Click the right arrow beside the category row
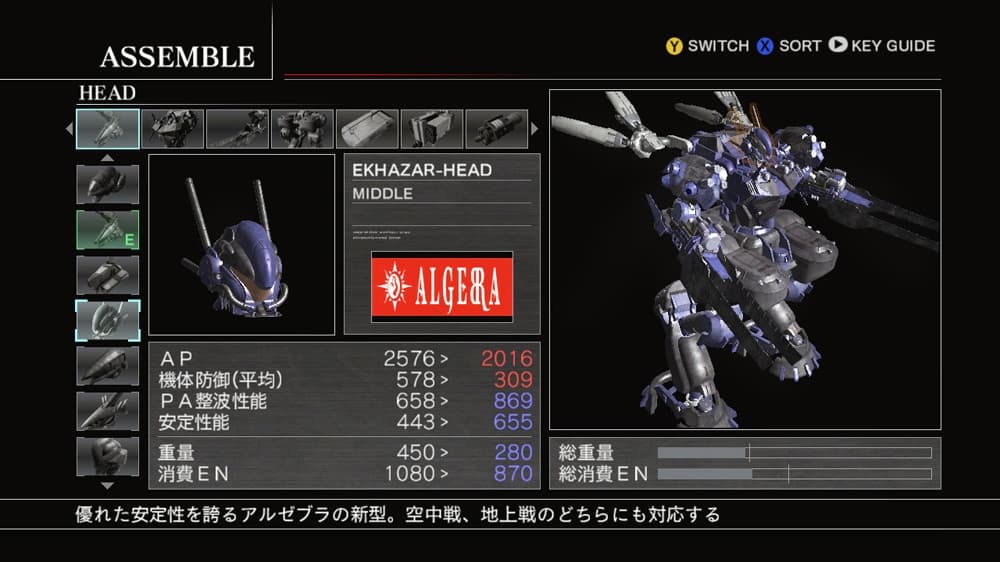 [x=534, y=129]
